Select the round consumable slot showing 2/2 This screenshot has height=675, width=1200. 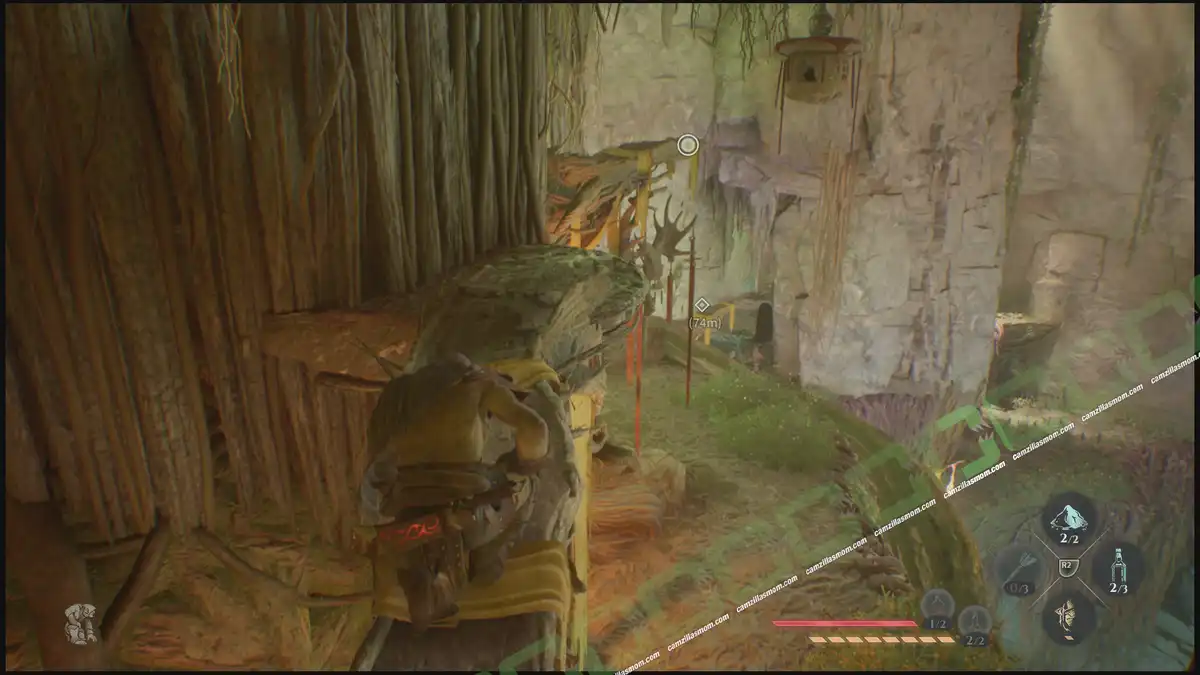tap(974, 622)
